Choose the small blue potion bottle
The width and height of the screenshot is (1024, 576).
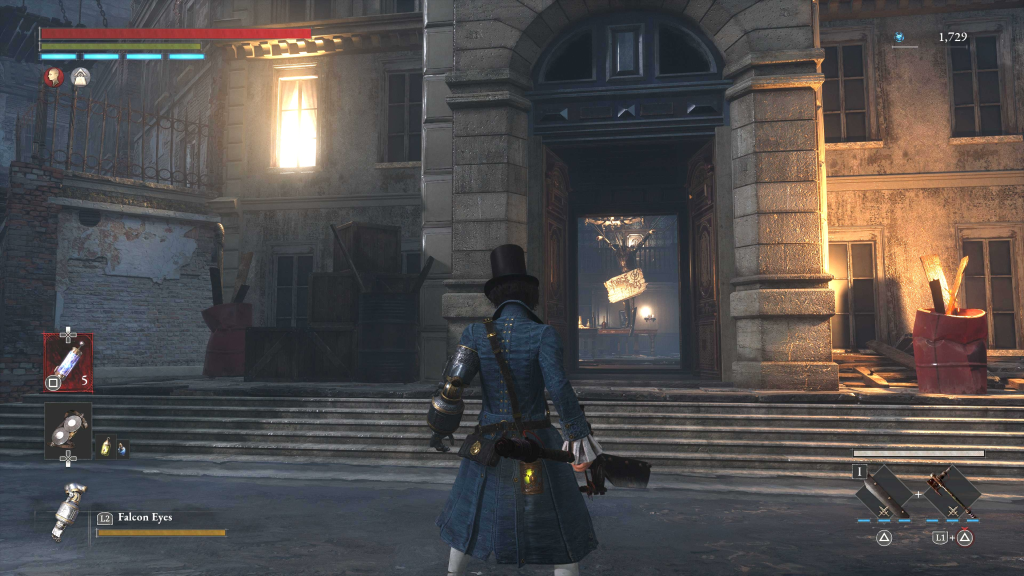tap(122, 448)
